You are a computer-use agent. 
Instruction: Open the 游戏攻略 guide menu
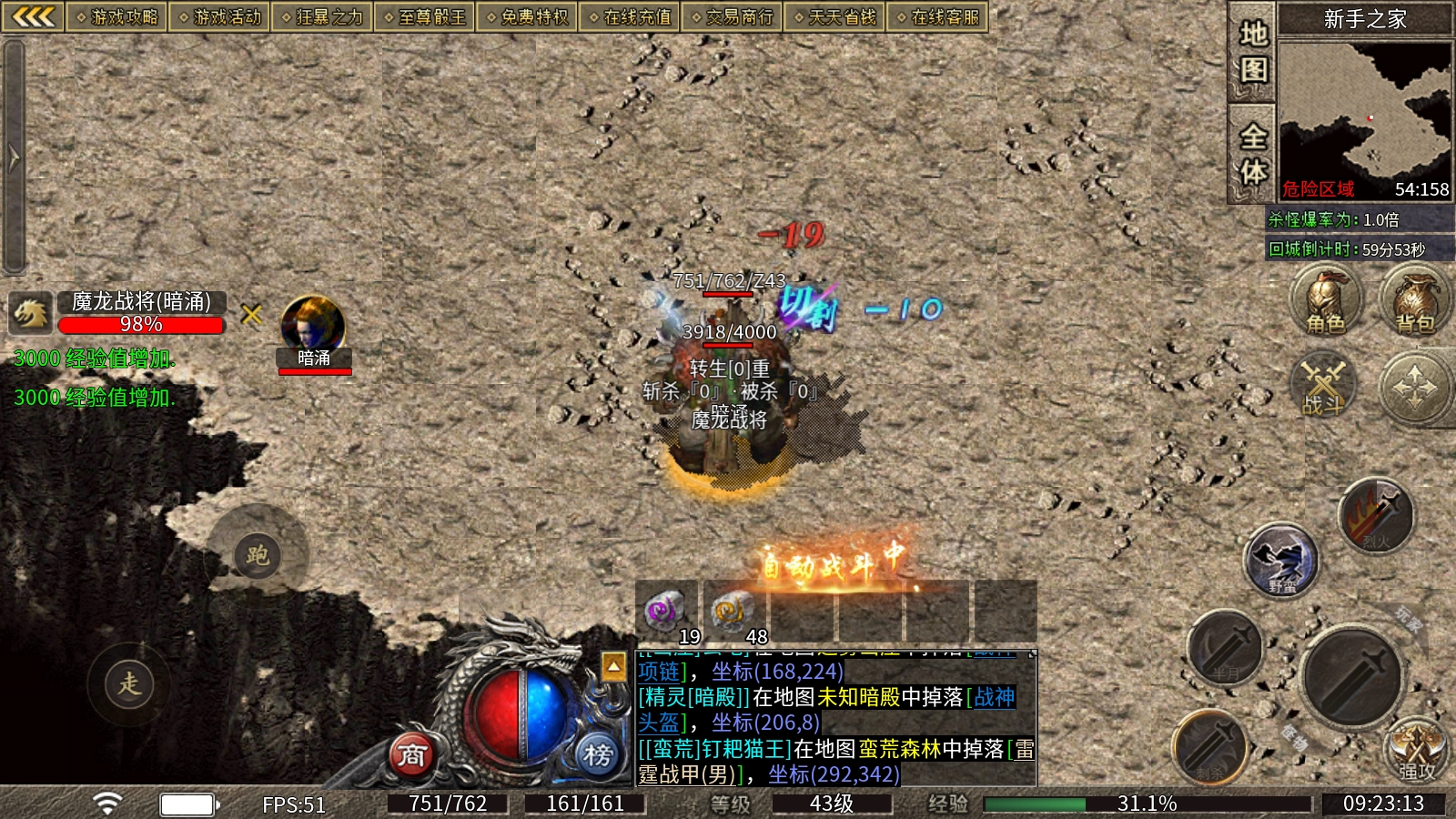click(116, 17)
